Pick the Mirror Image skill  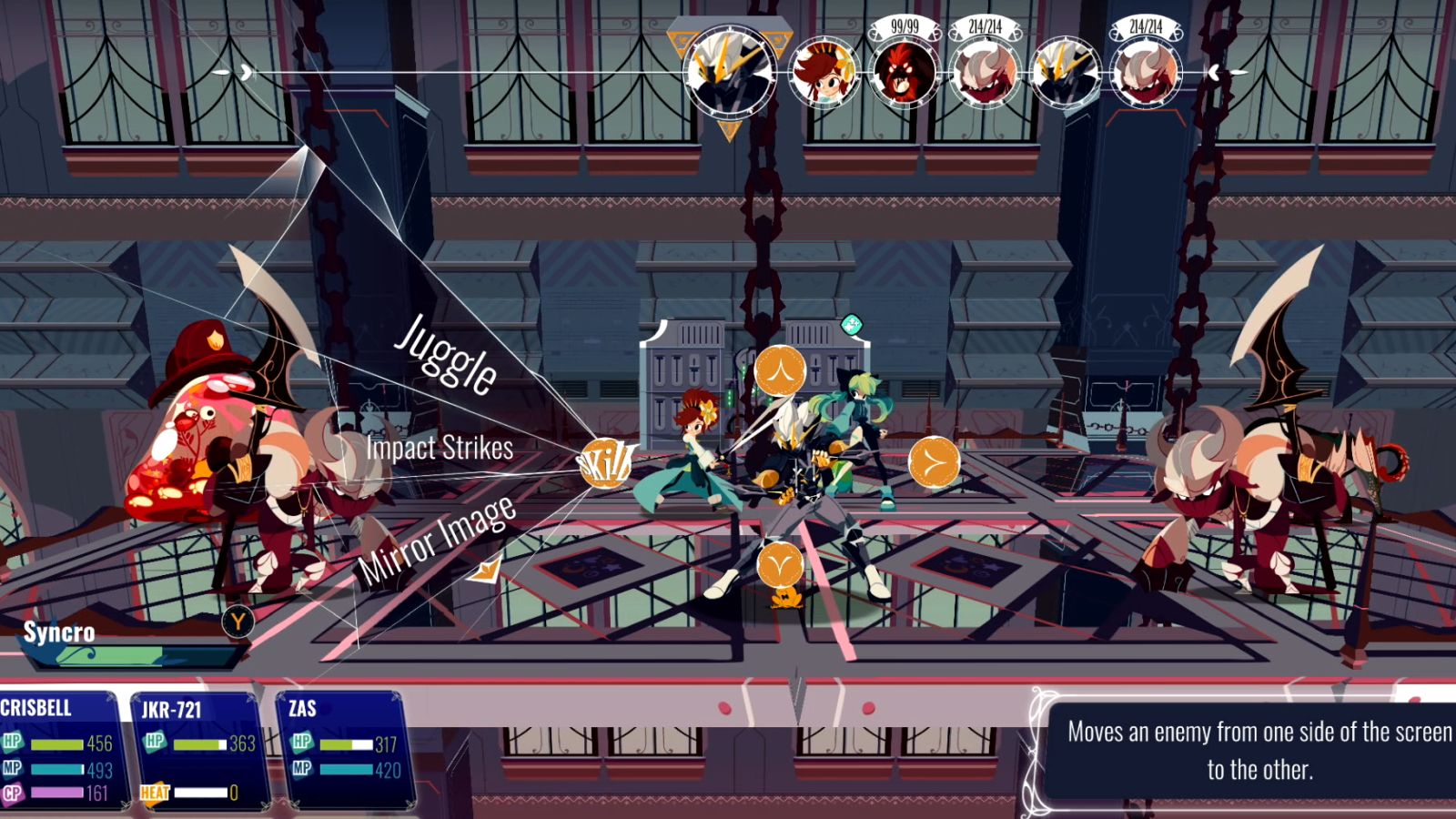tap(437, 540)
